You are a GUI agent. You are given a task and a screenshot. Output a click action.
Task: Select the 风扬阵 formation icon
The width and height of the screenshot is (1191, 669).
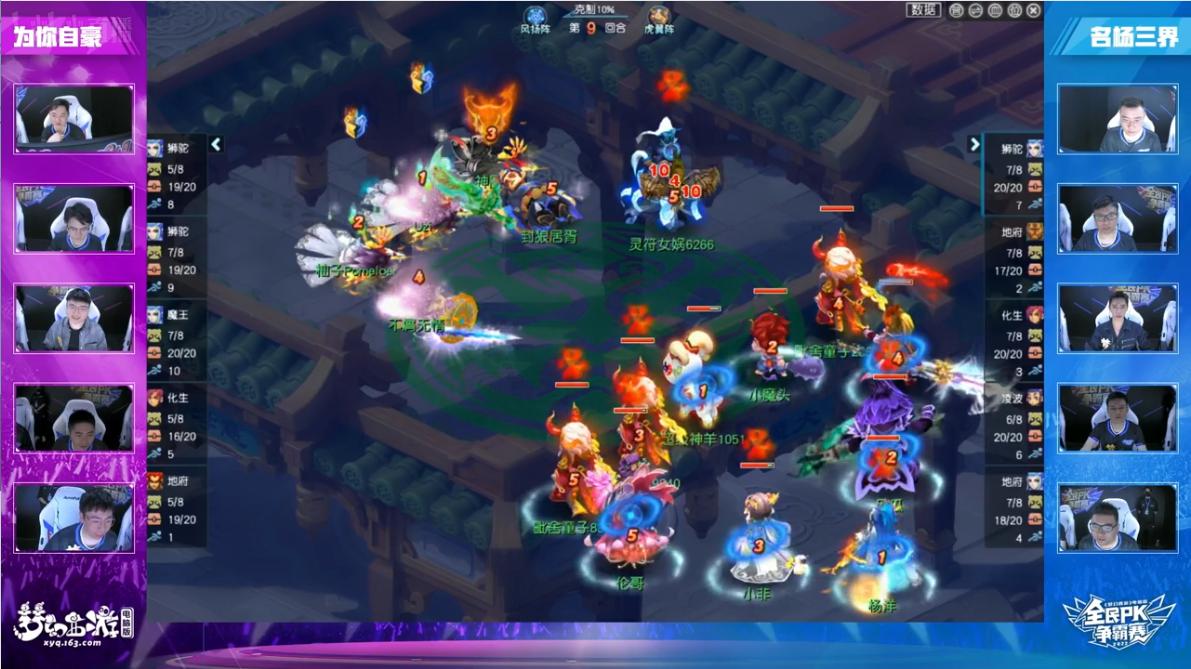click(x=536, y=16)
